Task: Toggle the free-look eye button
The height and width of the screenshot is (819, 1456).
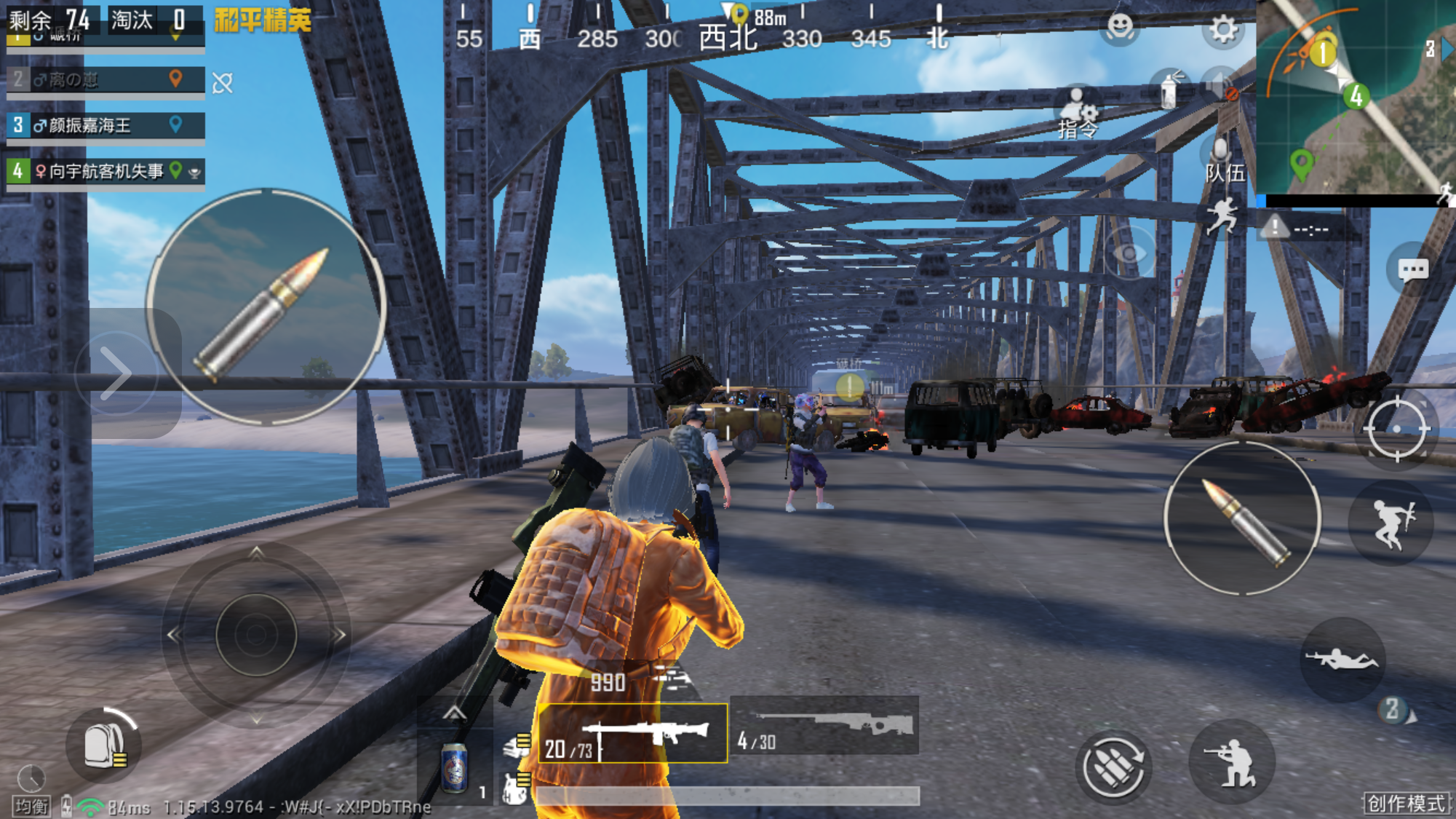Action: pyautogui.click(x=1129, y=253)
